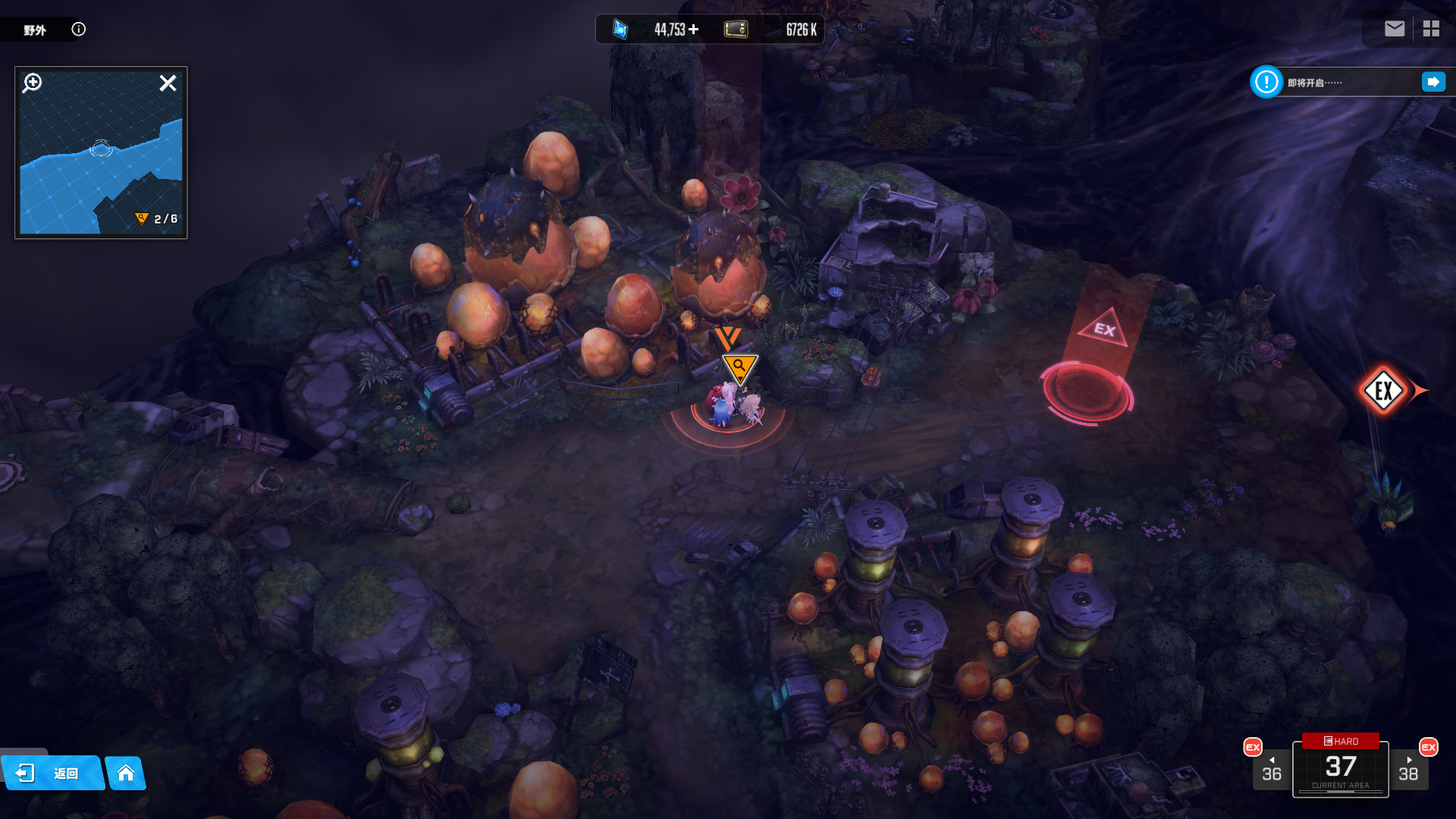This screenshot has height=819, width=1456.
Task: Click the blue arrow on notification banner
Action: click(1432, 82)
